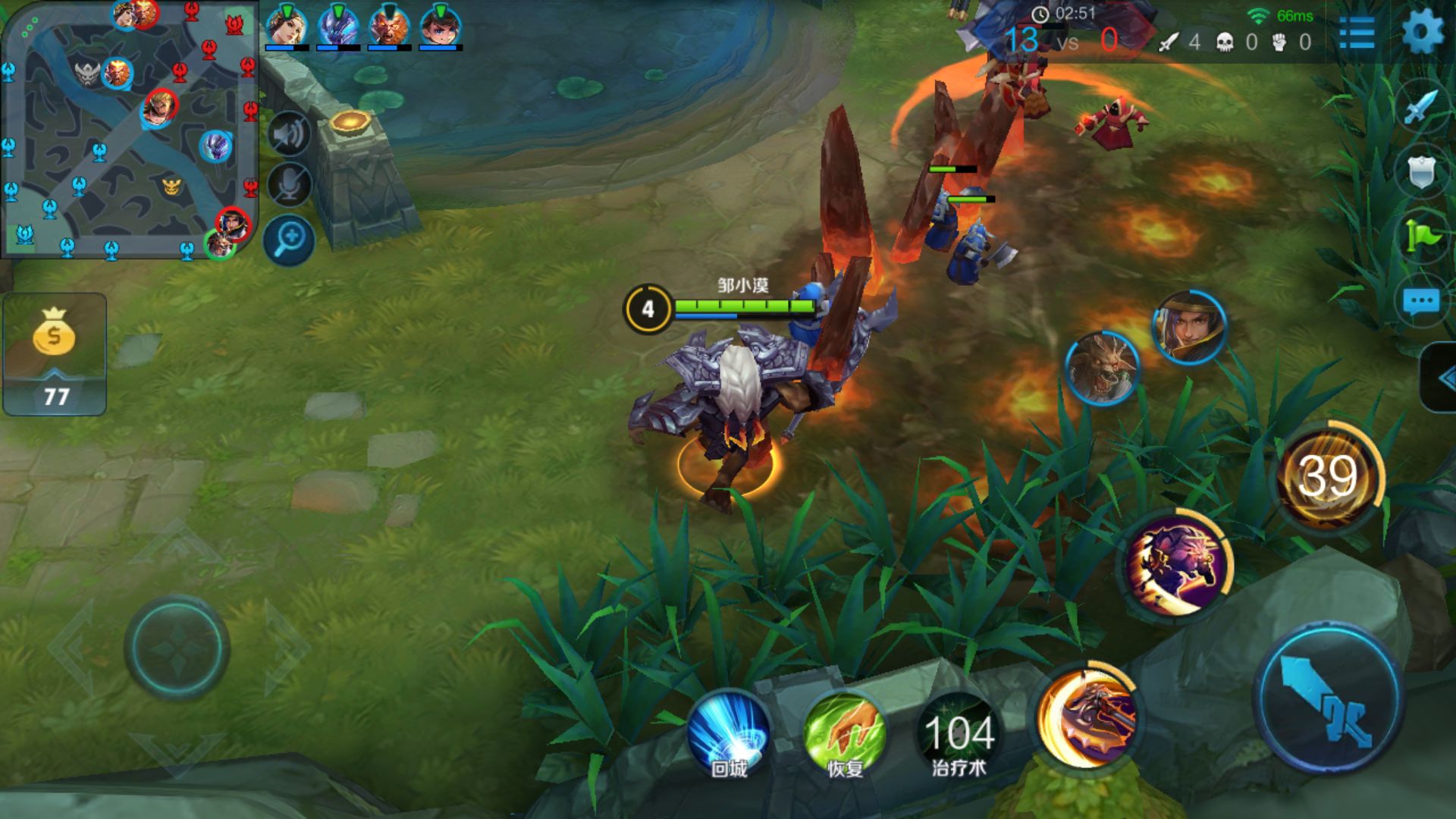
Task: Toggle the microphone voice button
Action: (x=289, y=185)
